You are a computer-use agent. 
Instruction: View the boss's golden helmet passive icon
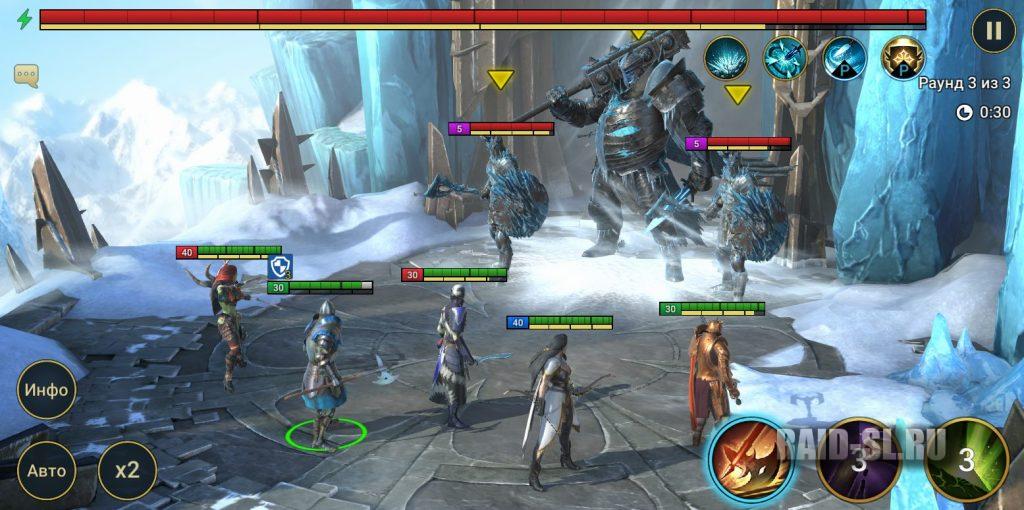coord(902,58)
